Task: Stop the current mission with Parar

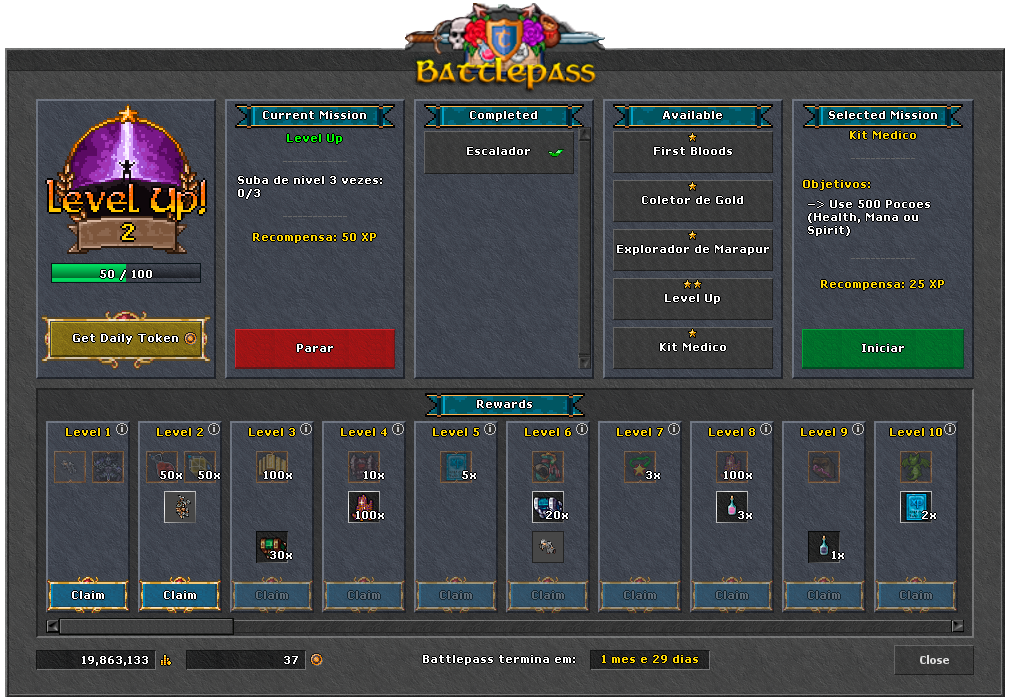Action: pyautogui.click(x=315, y=349)
